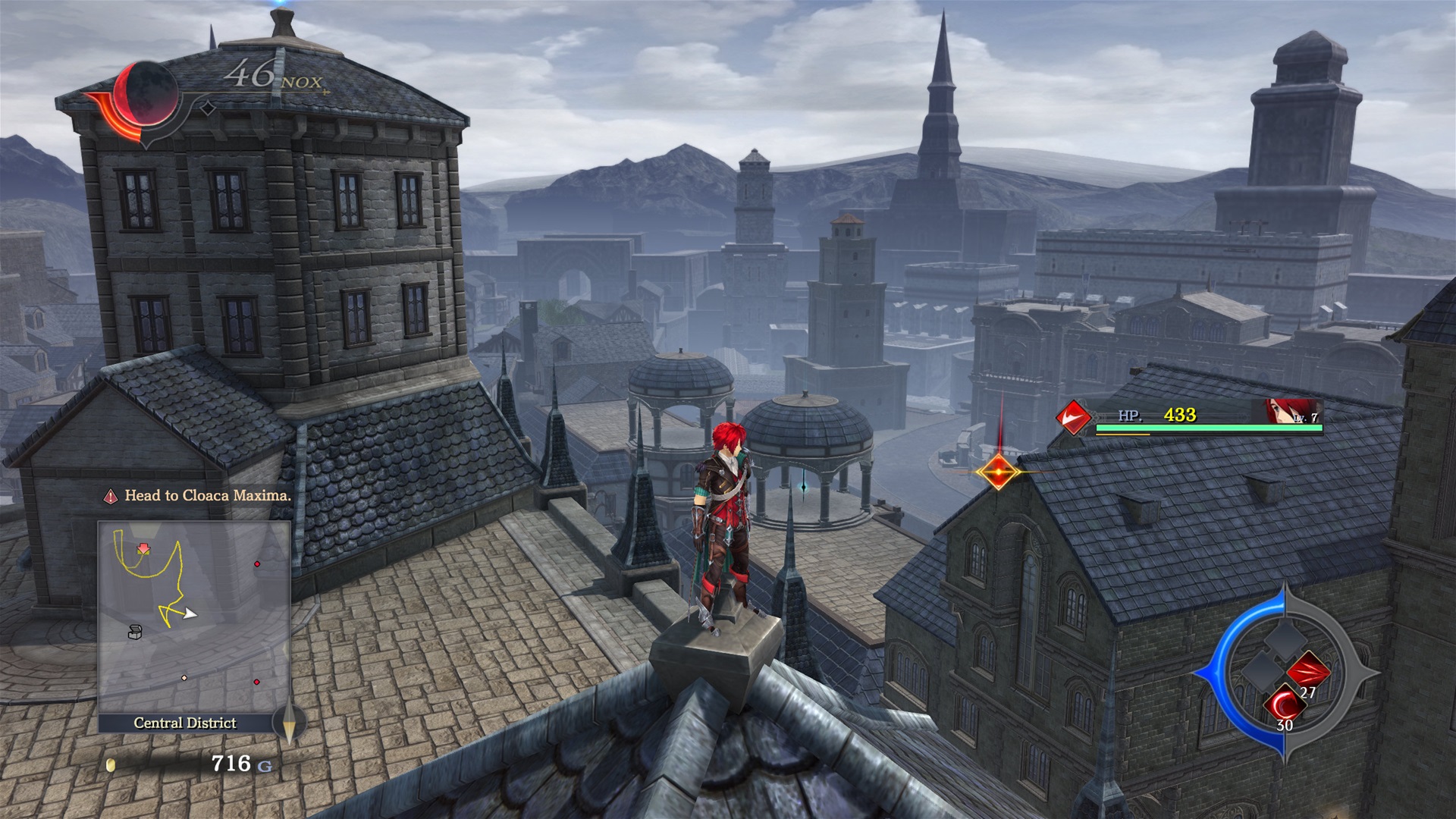The height and width of the screenshot is (819, 1456).
Task: Click the compass needle beside Central District
Action: tap(288, 723)
